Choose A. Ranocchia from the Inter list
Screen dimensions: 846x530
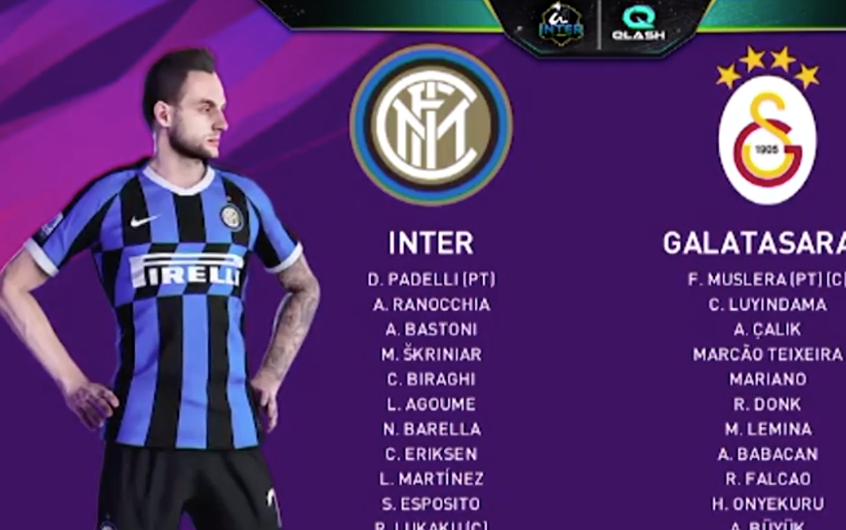431,305
